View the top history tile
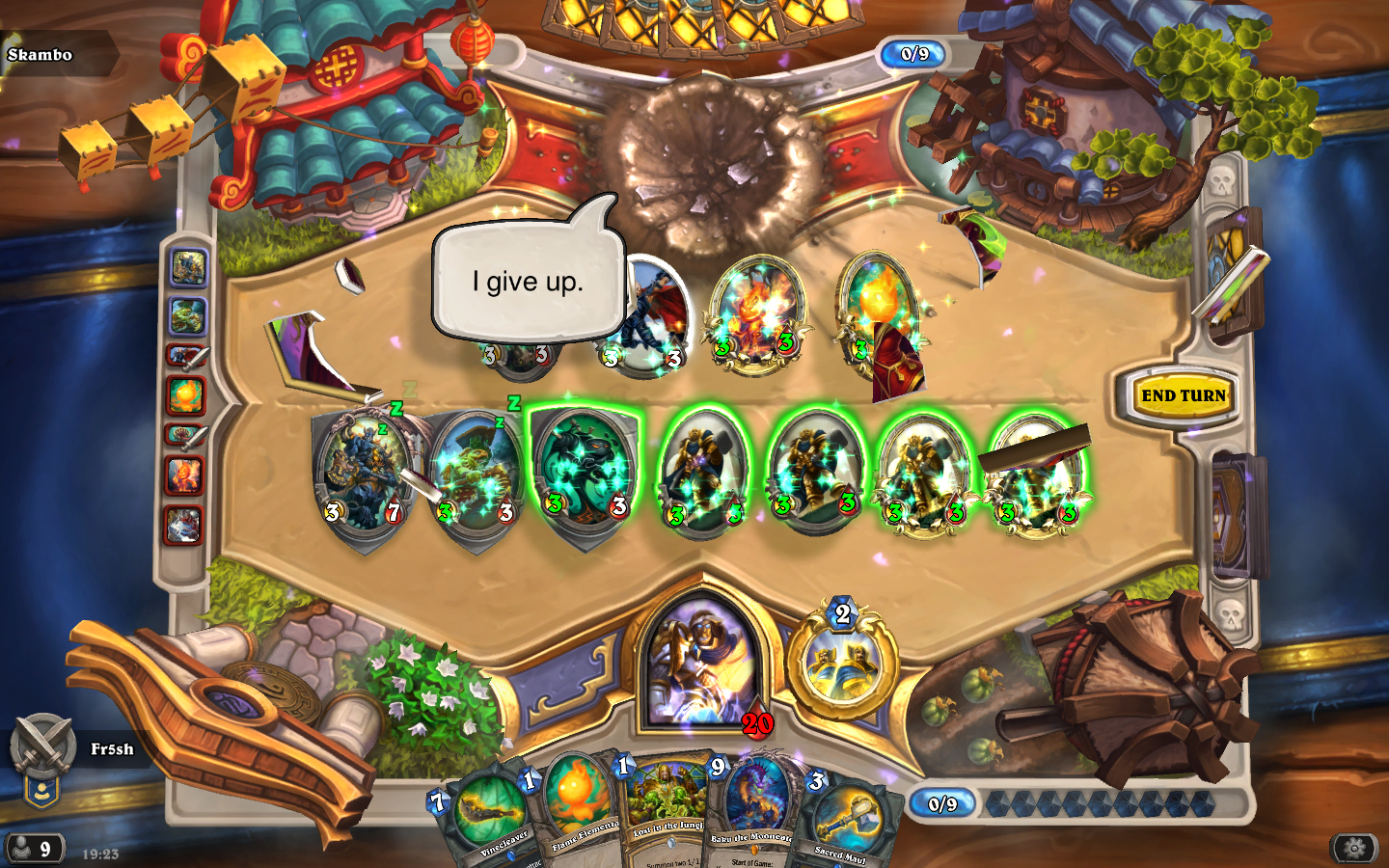 point(188,268)
